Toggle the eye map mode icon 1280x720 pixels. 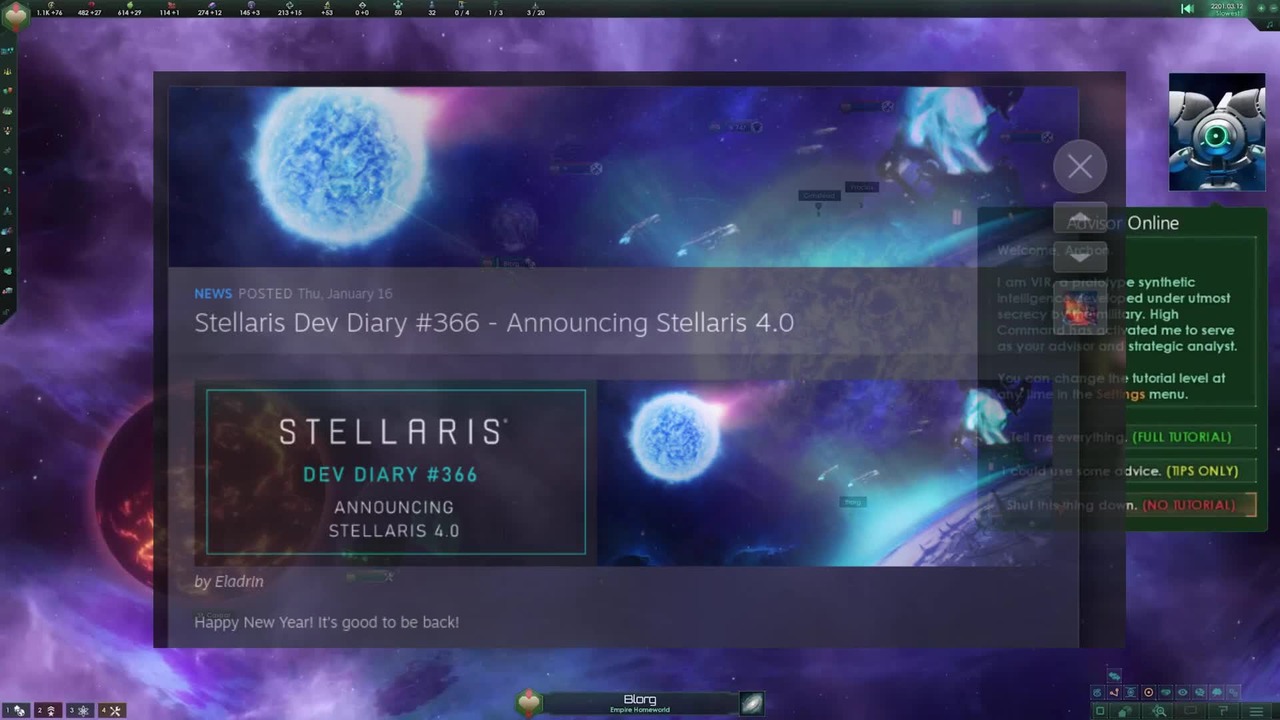click(1182, 692)
